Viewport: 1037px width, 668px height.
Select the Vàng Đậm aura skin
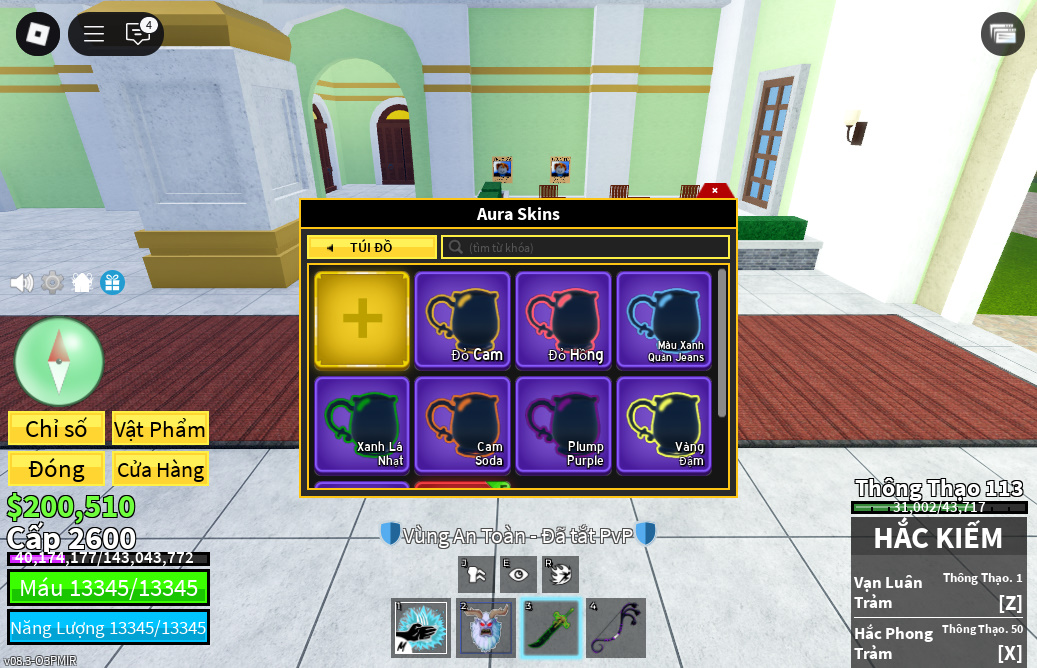coord(664,424)
